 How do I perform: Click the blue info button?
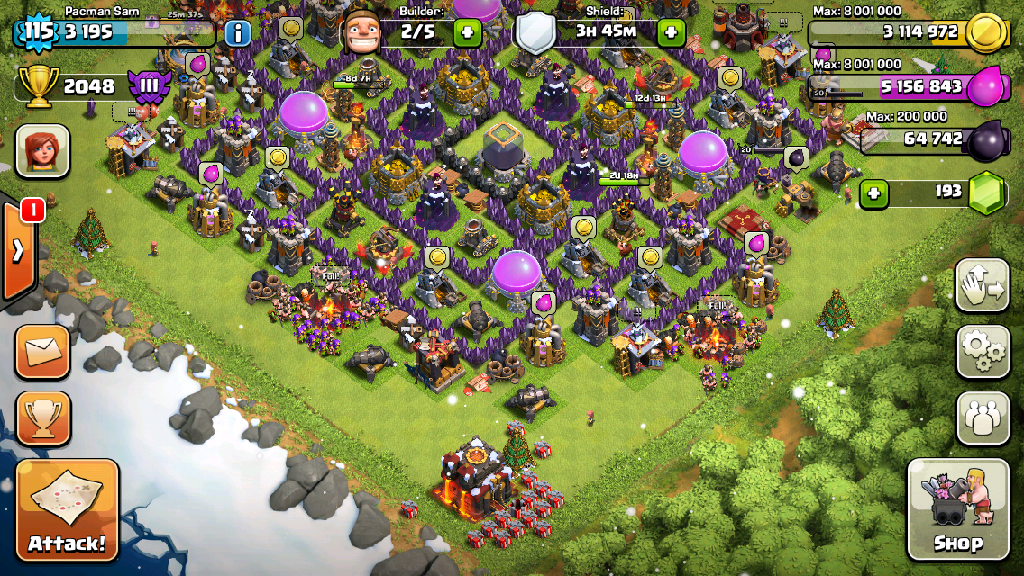coord(237,33)
